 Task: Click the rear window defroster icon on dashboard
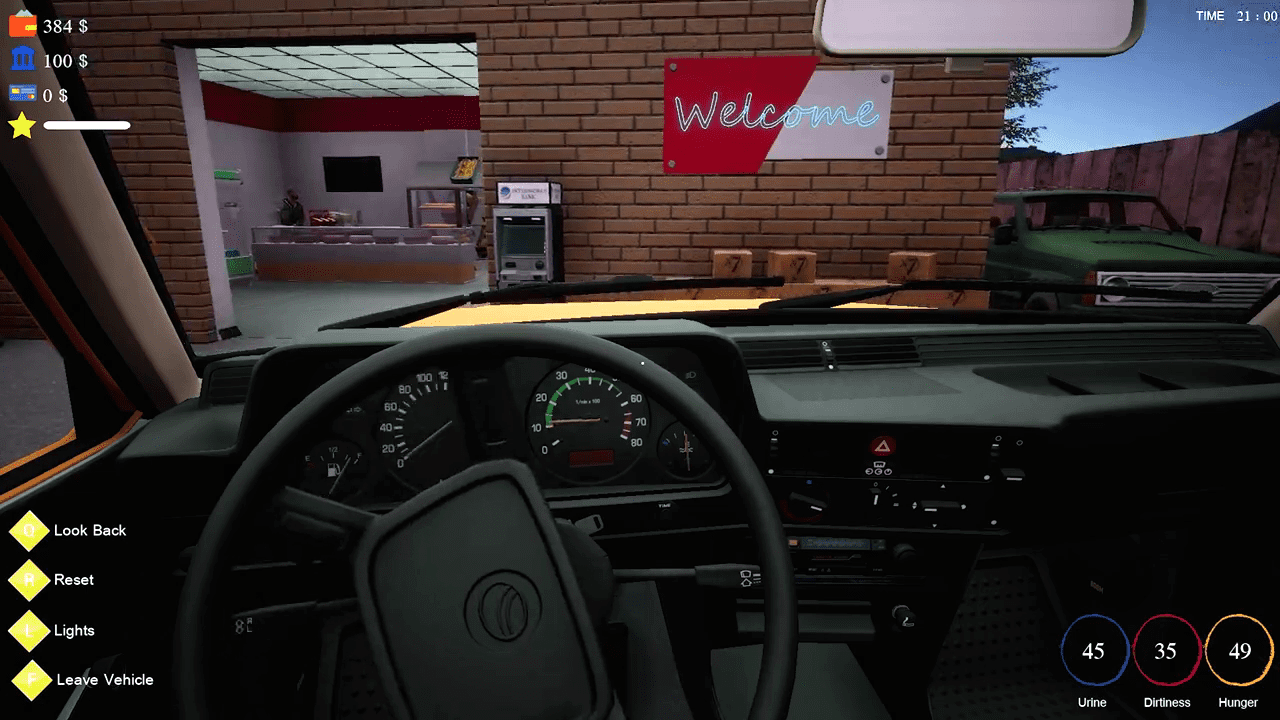(878, 465)
